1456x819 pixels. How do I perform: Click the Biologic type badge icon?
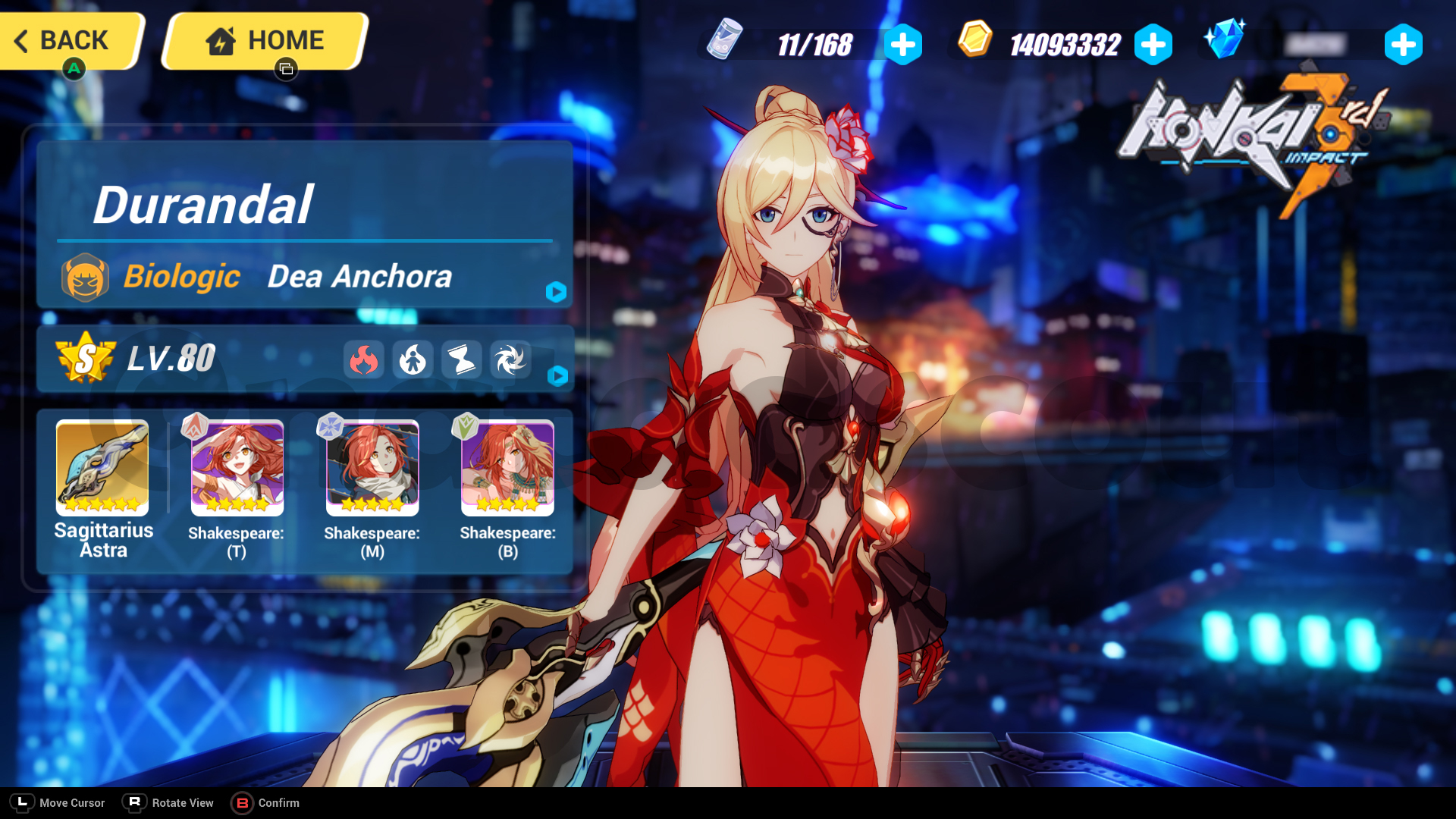(86, 276)
